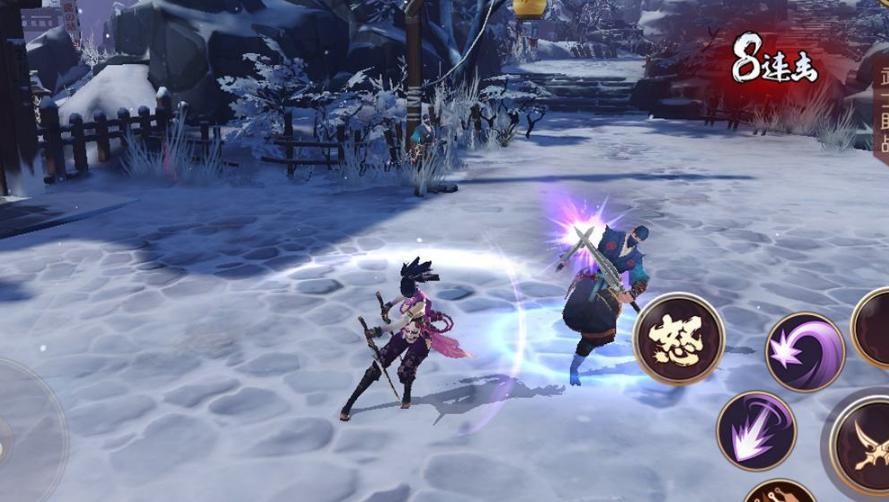The height and width of the screenshot is (502, 889).
Task: Use the purple crescent slash skill
Action: click(804, 351)
